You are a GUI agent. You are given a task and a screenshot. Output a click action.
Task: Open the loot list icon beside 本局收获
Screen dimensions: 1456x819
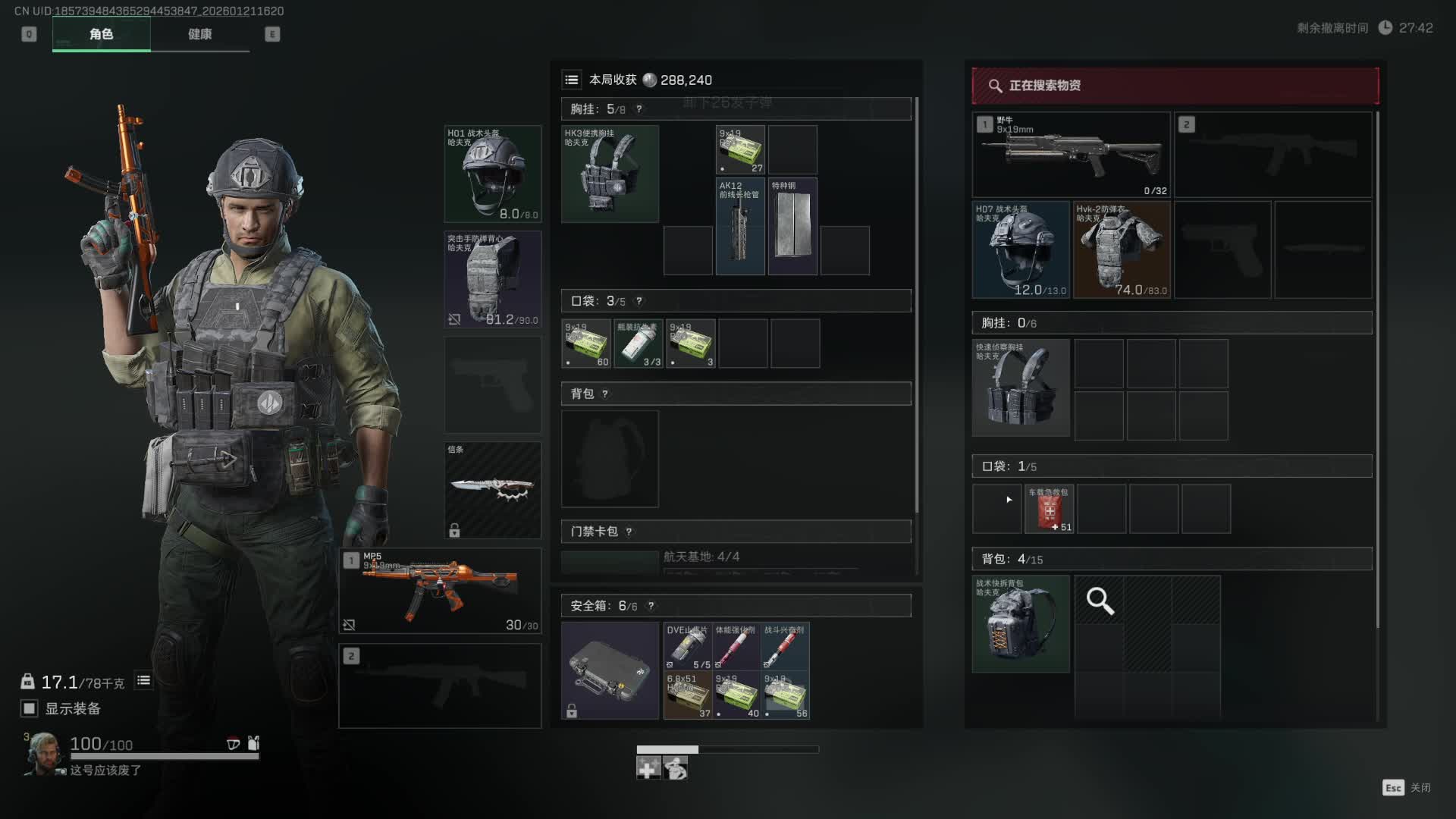[x=572, y=80]
